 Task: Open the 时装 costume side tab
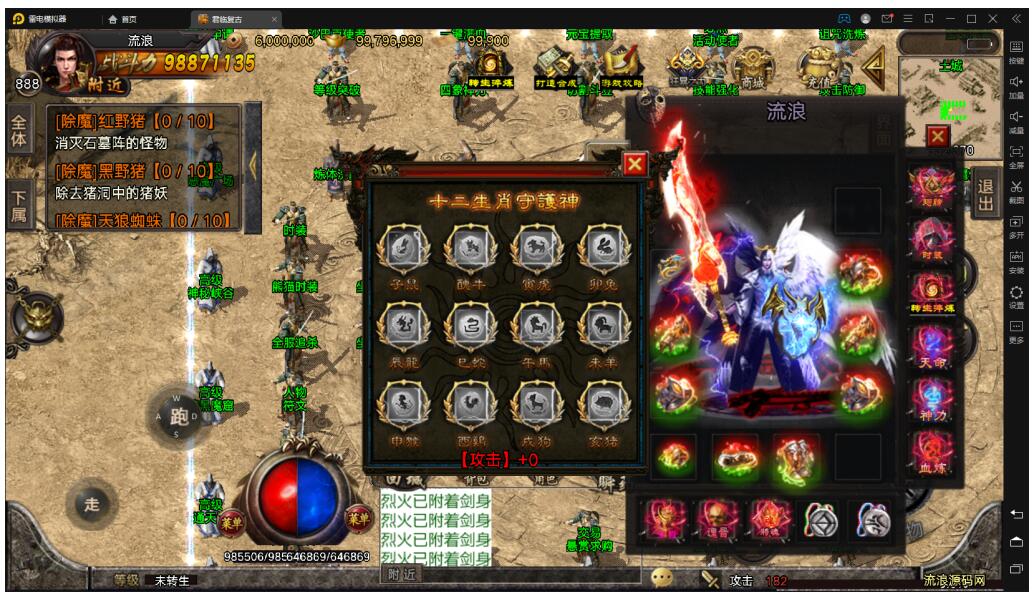point(931,240)
